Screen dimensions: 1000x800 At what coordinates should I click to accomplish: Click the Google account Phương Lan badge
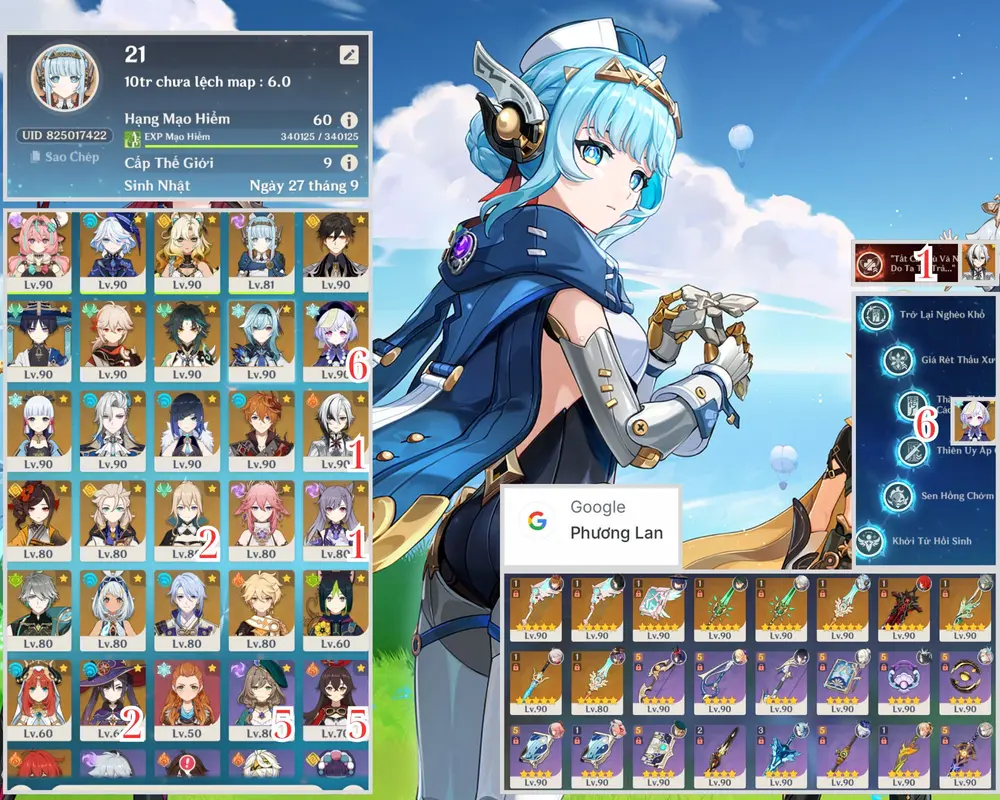pos(591,520)
